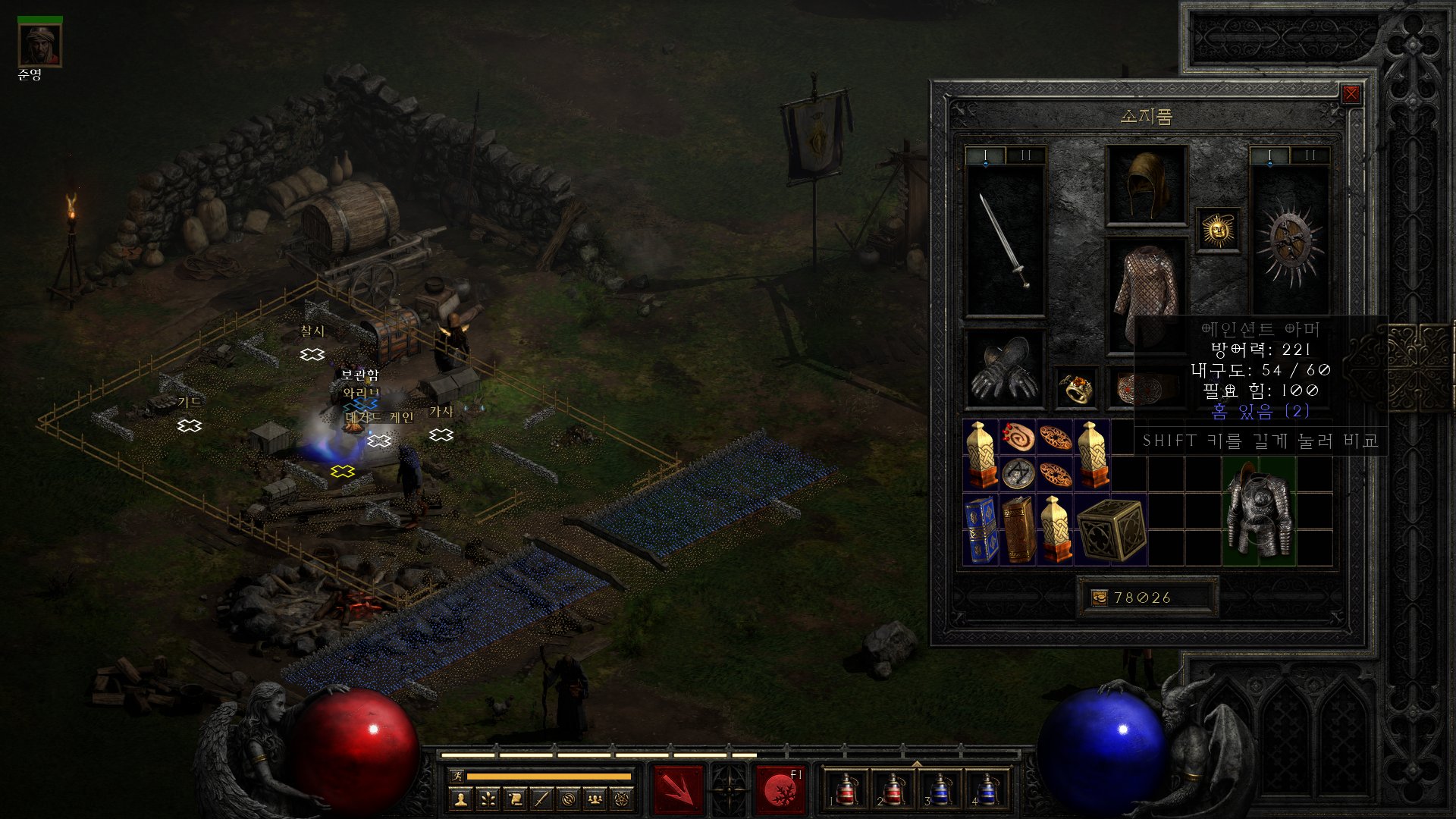
Task: Toggle the run/walk button
Action: tap(457, 776)
